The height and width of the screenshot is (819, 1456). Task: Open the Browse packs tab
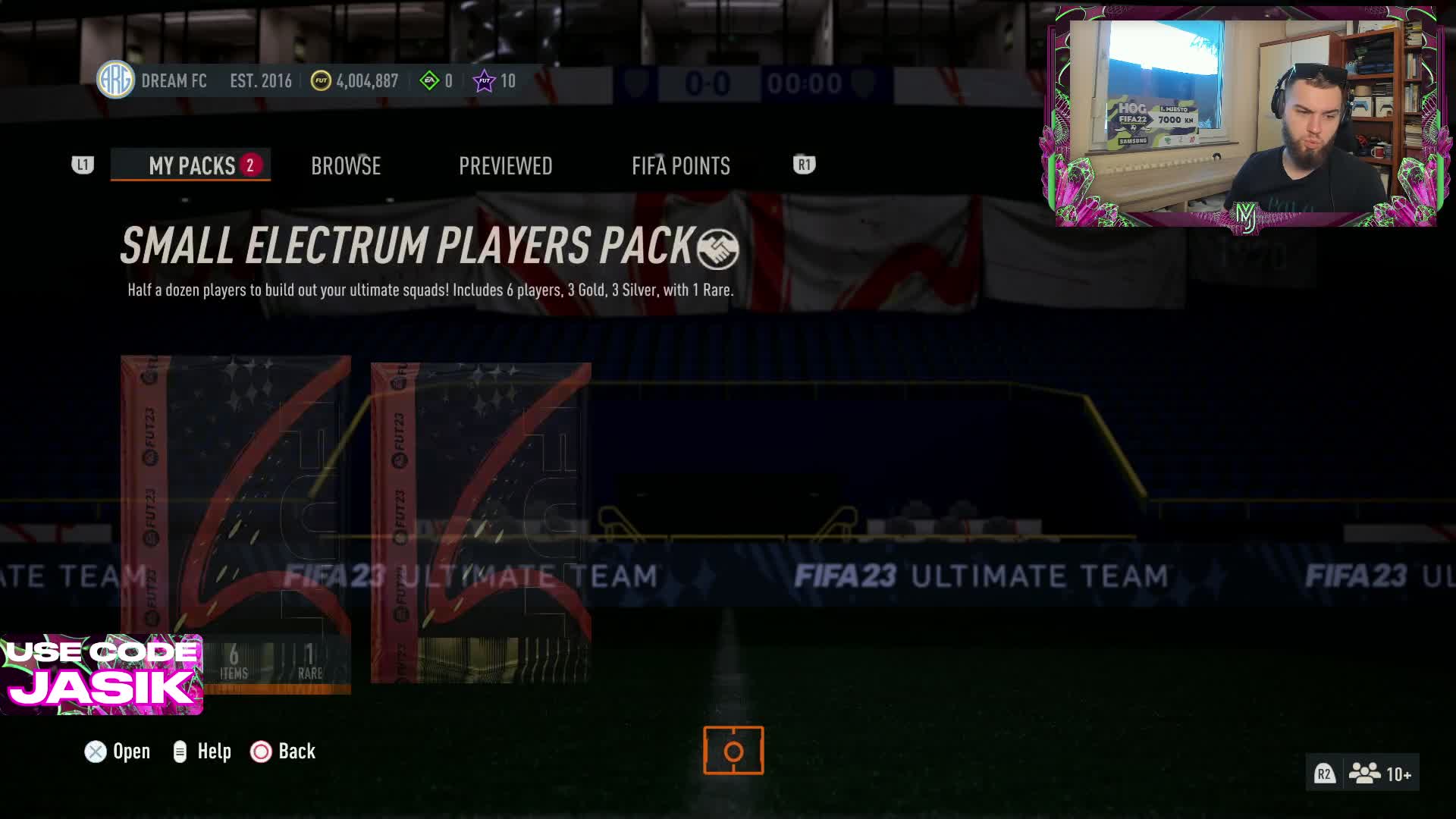(346, 165)
